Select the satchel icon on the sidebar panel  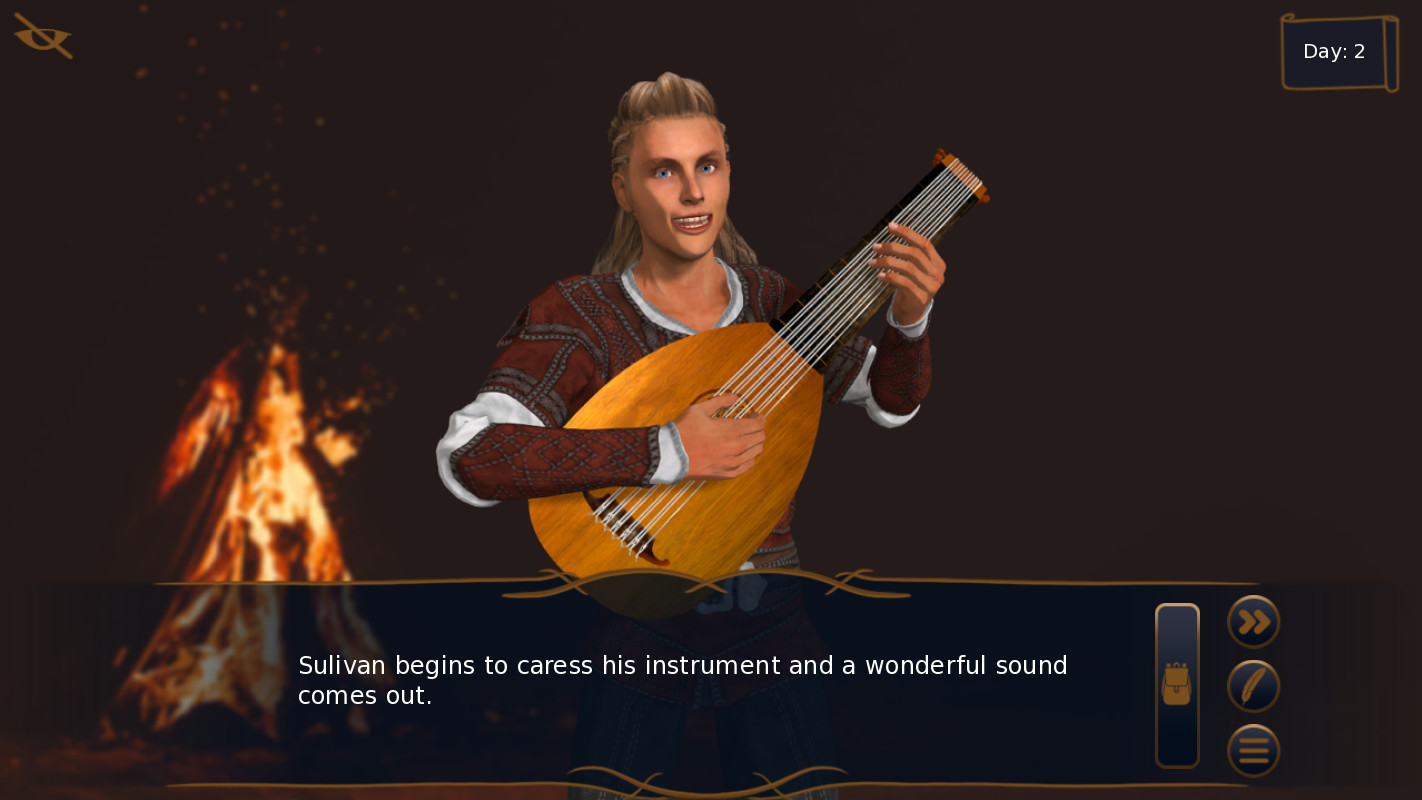coord(1177,683)
